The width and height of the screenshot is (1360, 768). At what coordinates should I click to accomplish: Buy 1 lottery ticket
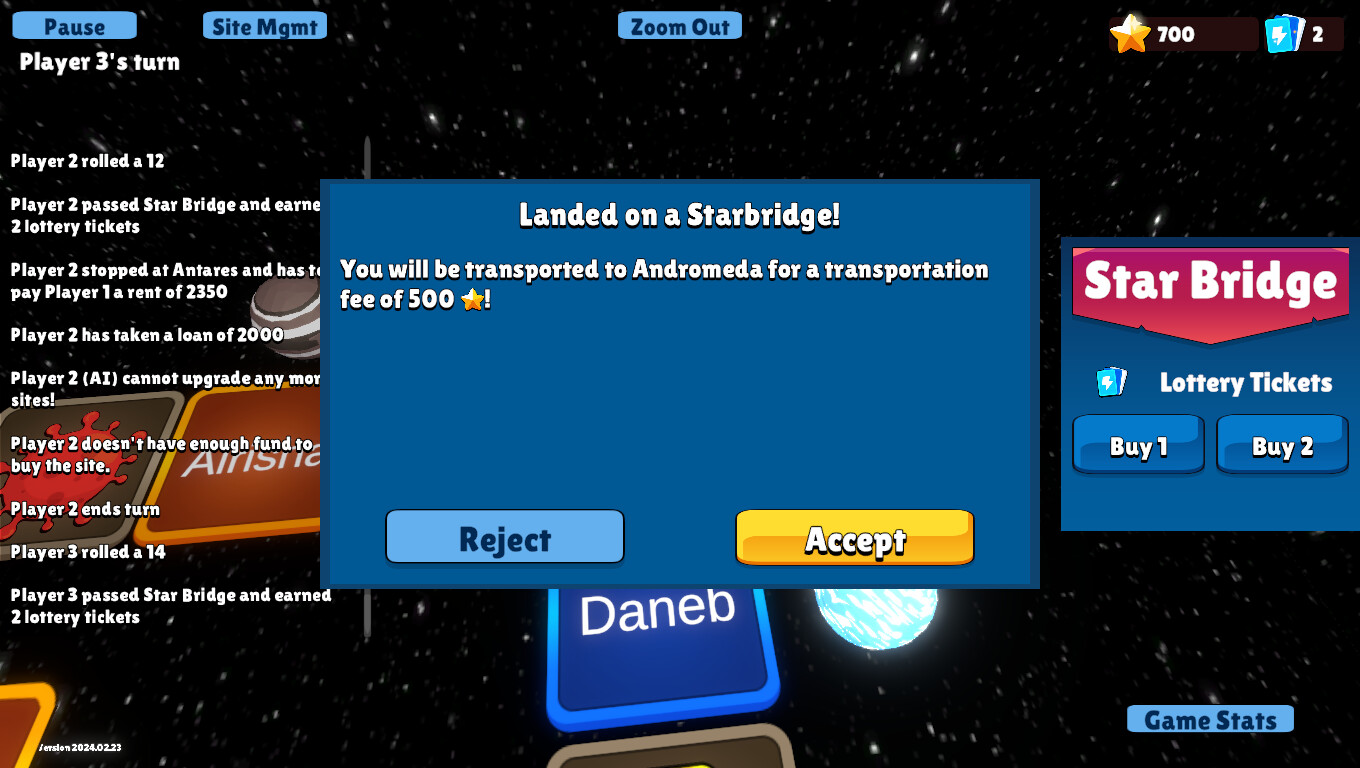click(x=1137, y=444)
